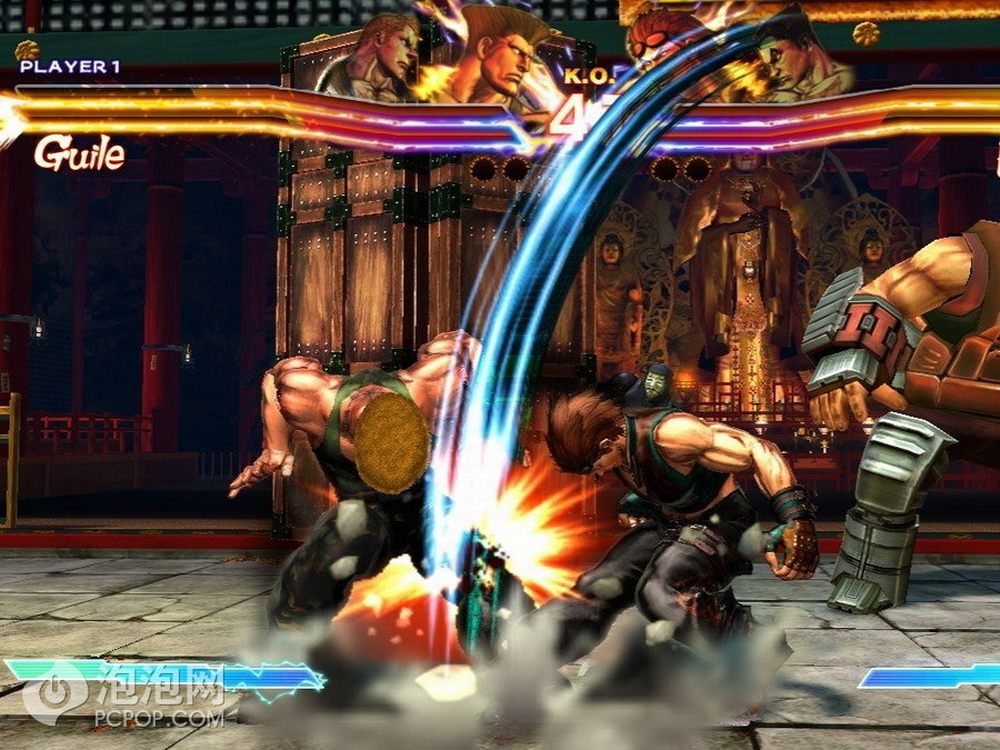Viewport: 1000px width, 750px height.
Task: Click the blond partner portrait beside Guile
Action: 372,60
